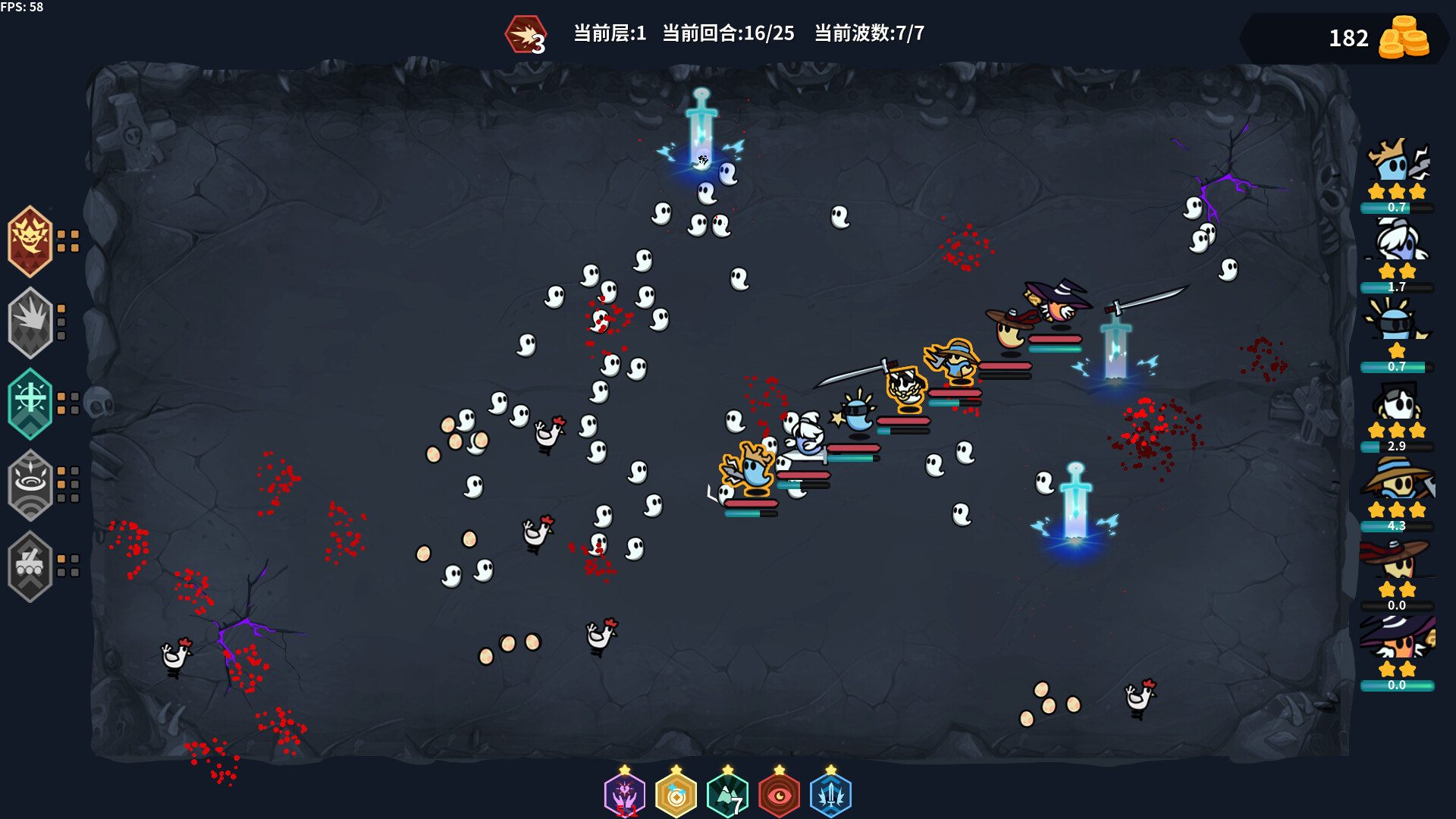Open the green mountain badge showing 7
Viewport: 1456px width, 819px height.
[x=729, y=794]
